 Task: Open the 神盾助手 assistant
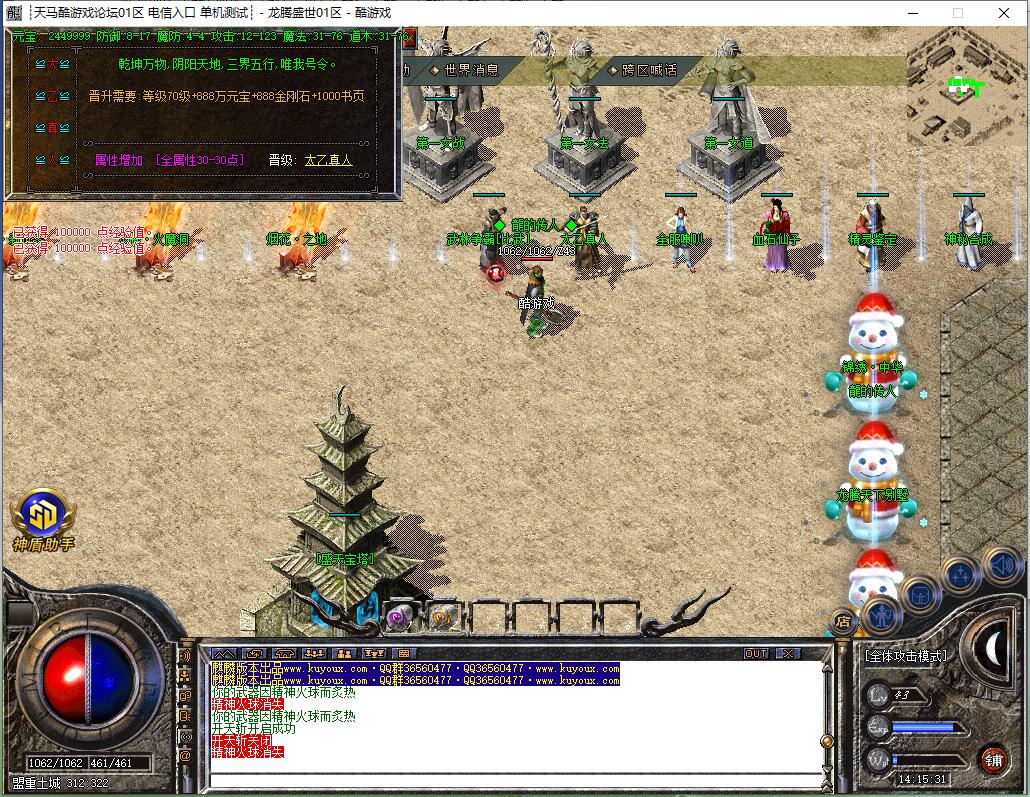42,519
